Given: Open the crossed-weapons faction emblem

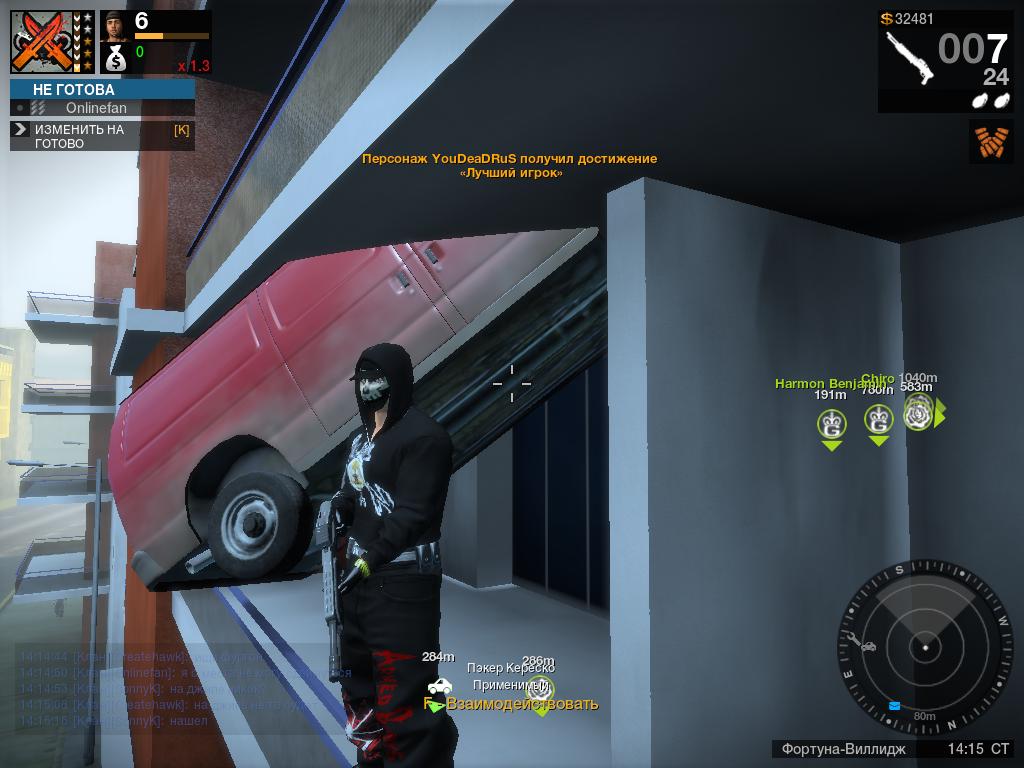Looking at the screenshot, I should coord(44,42).
